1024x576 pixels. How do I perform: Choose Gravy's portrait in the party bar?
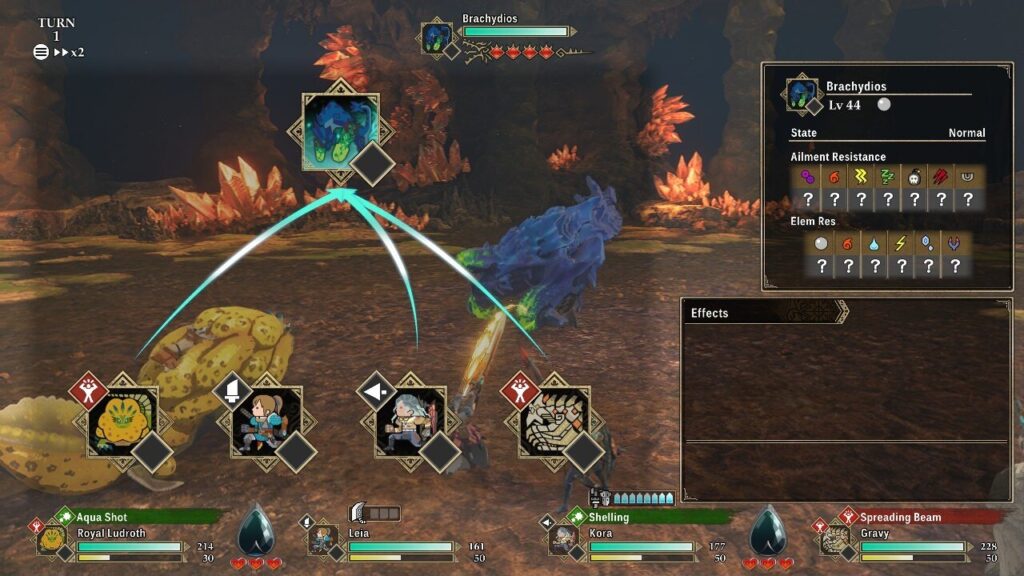click(x=834, y=540)
